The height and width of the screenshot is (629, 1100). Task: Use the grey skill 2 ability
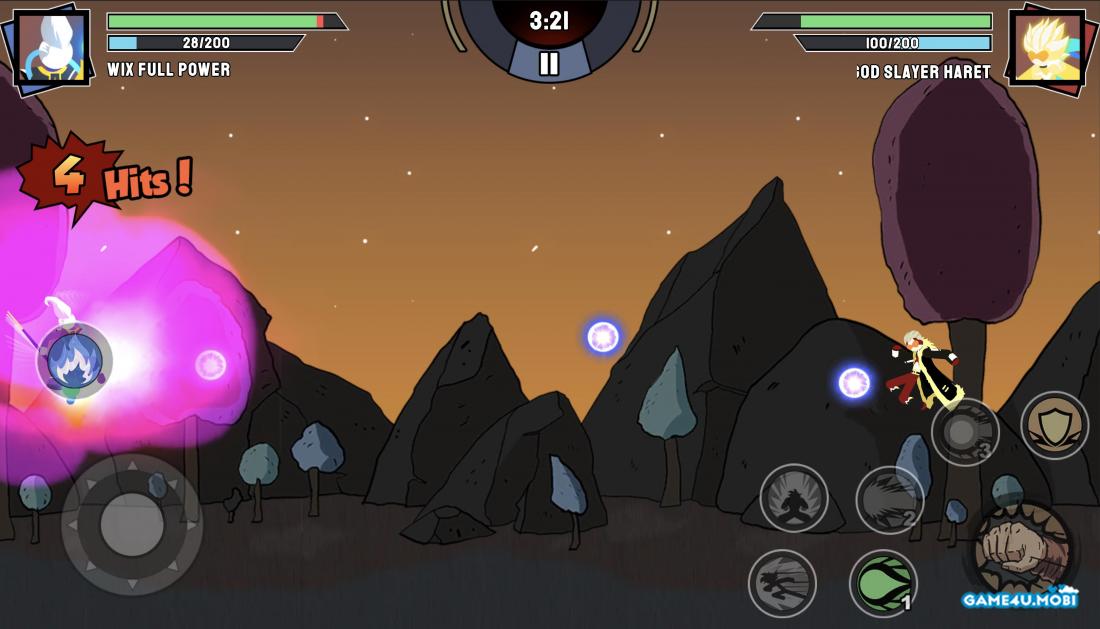[889, 500]
